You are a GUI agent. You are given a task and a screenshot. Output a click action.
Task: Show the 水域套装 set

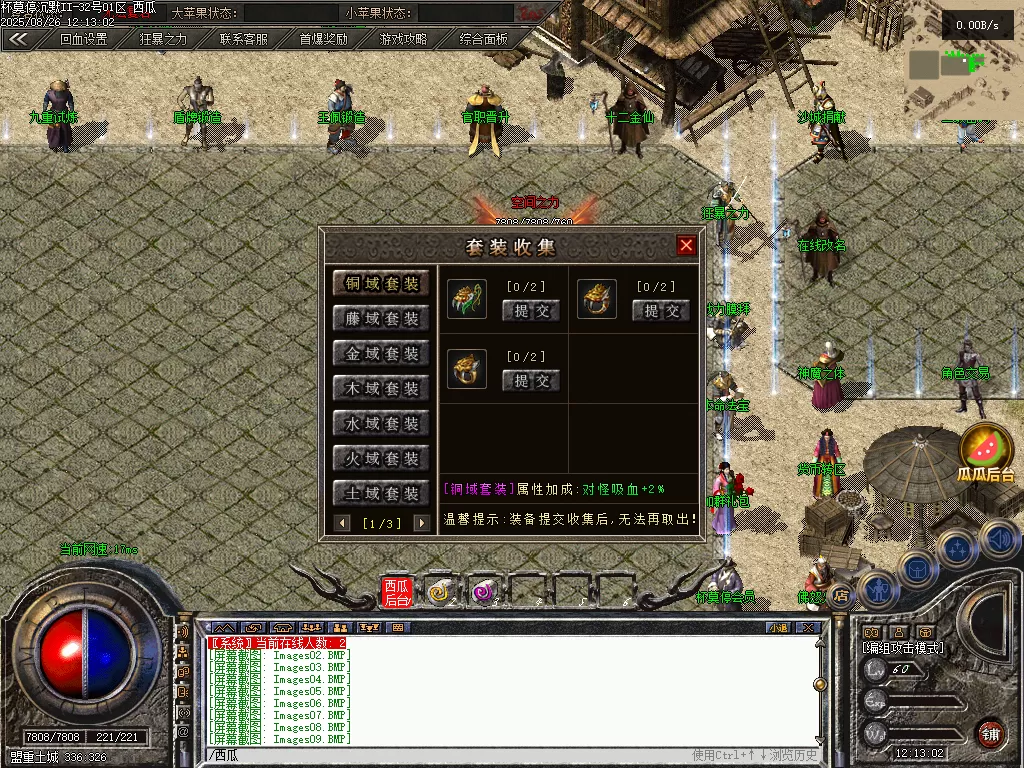(x=381, y=424)
